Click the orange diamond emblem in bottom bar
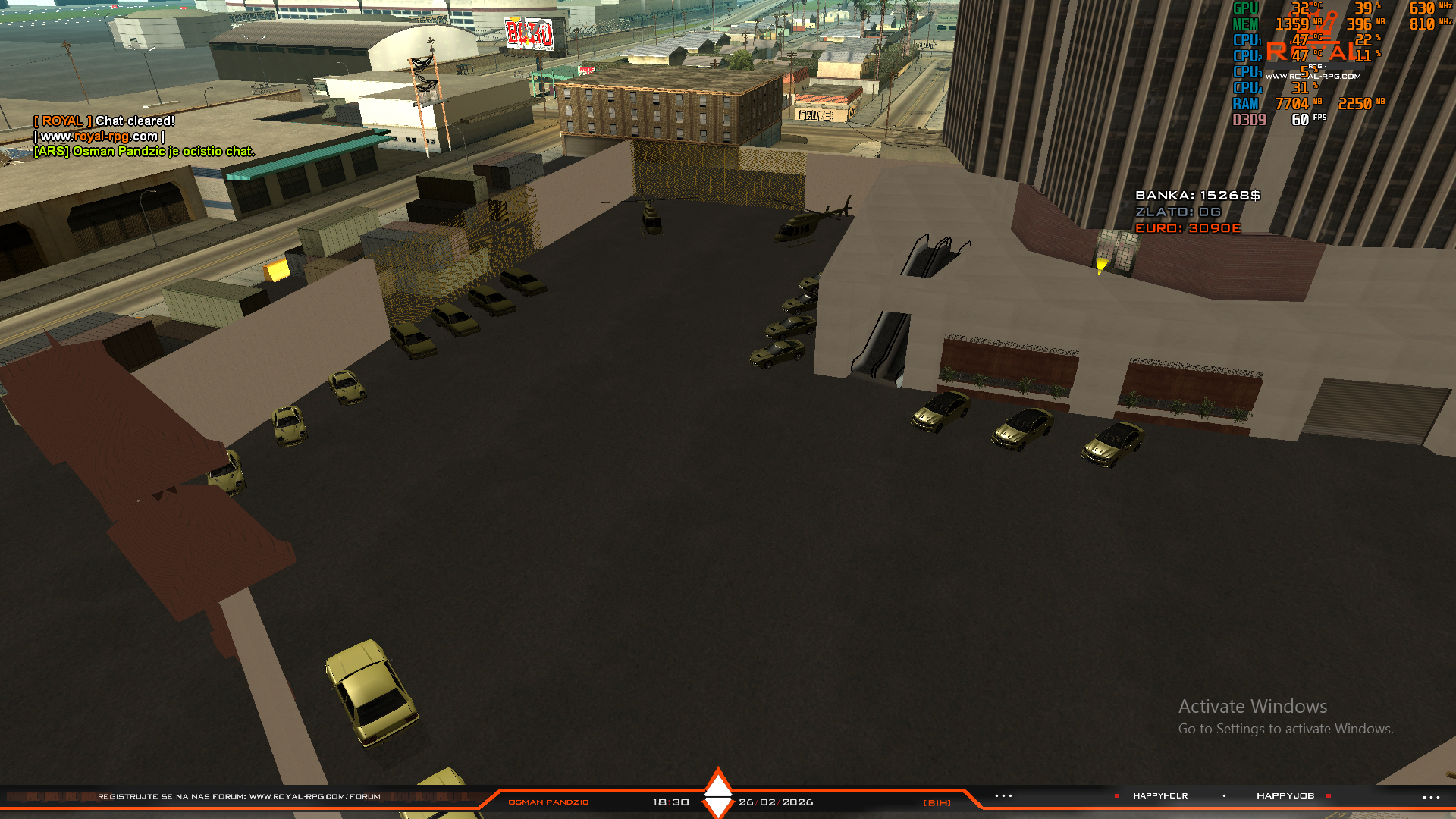Screen dimensions: 1456x819 click(717, 793)
